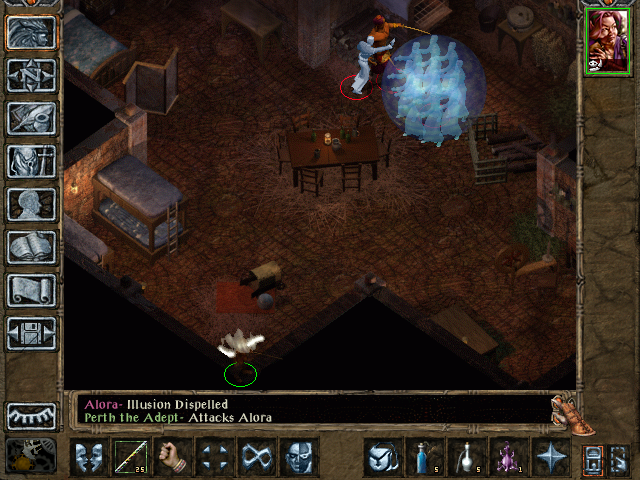This screenshot has height=480, width=640.
Task: Open special abilities star button
Action: pos(550,457)
